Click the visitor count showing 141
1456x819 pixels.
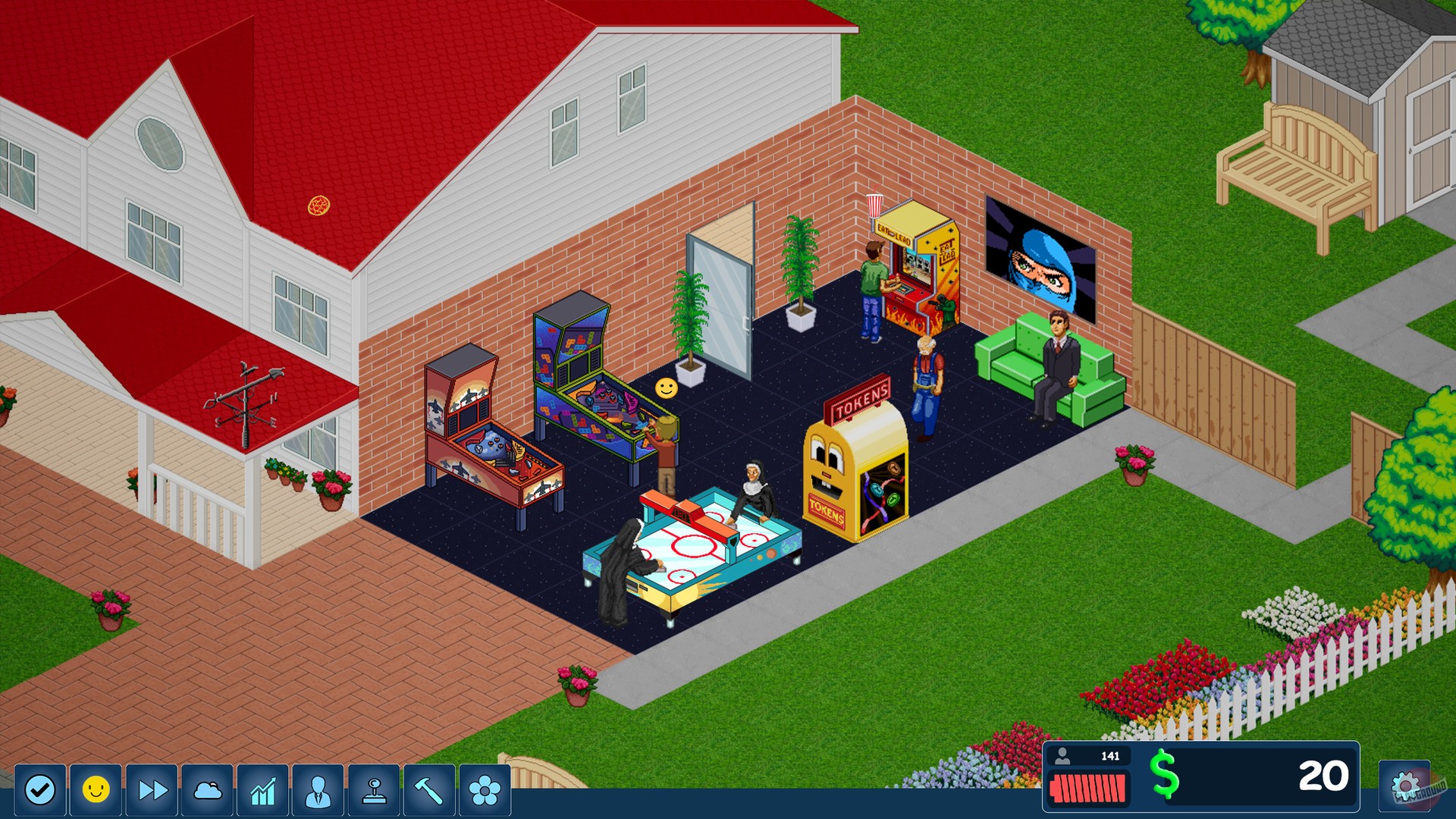tap(1090, 755)
